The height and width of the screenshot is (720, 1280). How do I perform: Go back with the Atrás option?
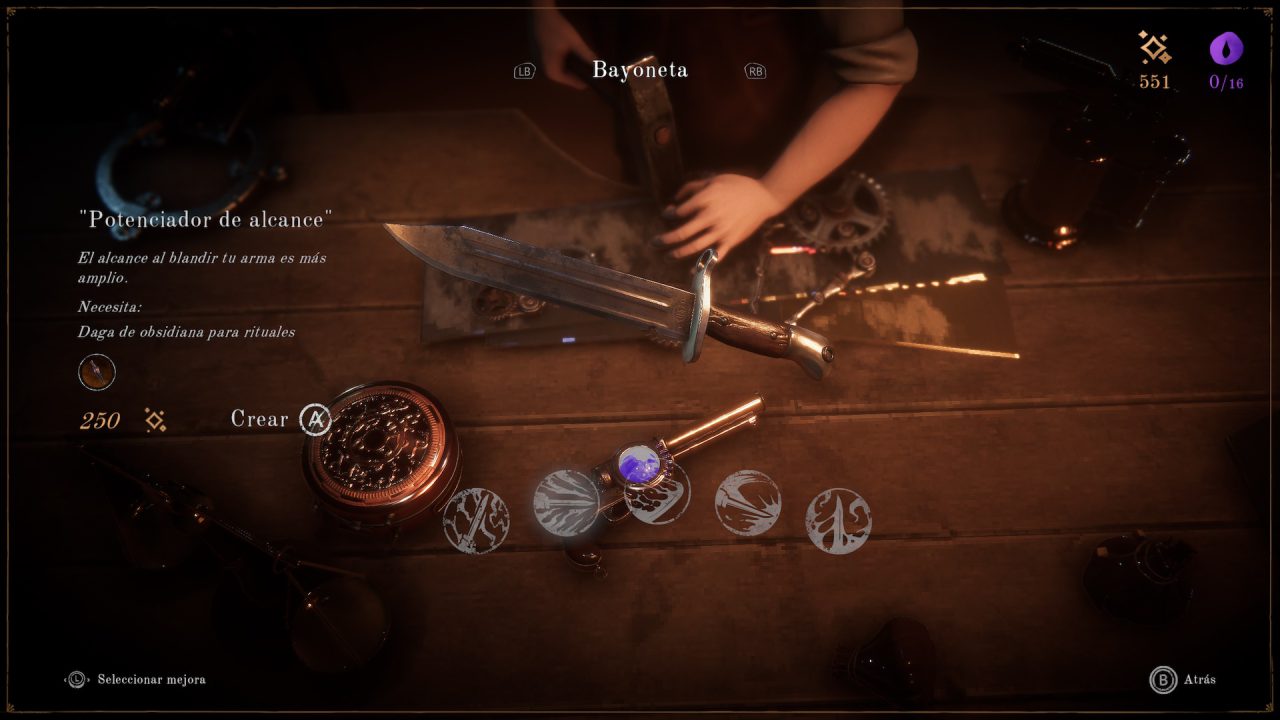pos(1184,680)
